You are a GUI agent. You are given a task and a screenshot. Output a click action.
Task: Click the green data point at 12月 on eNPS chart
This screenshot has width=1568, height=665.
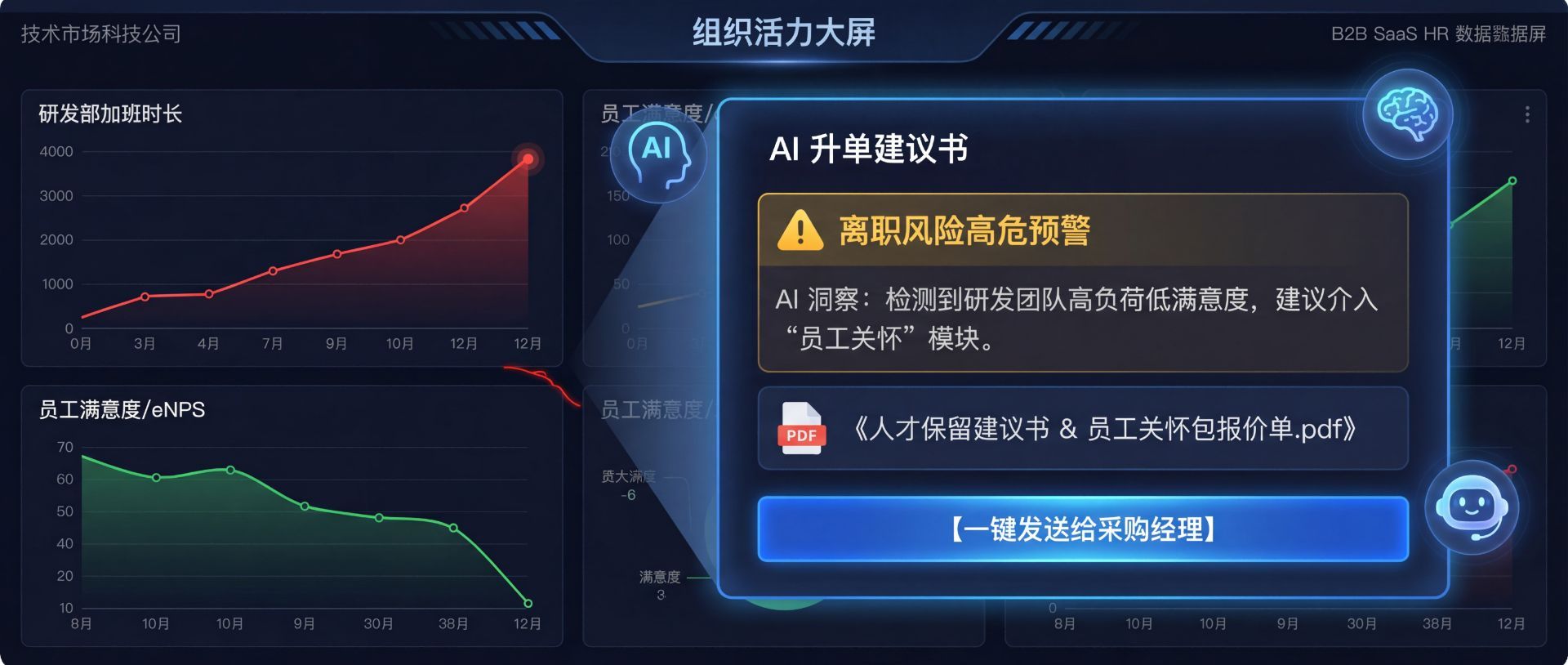tap(527, 605)
